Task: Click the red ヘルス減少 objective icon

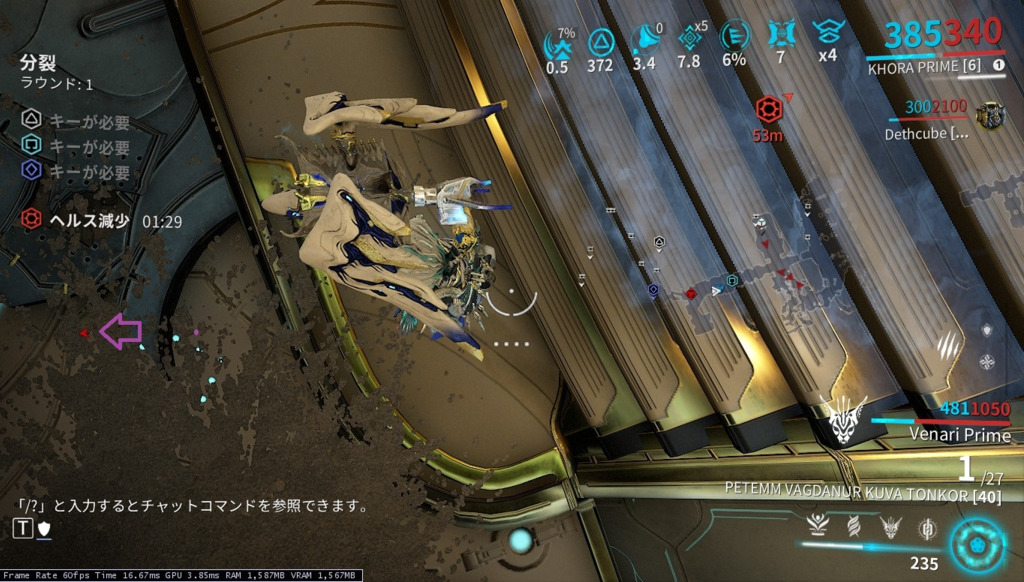Action: click(31, 220)
